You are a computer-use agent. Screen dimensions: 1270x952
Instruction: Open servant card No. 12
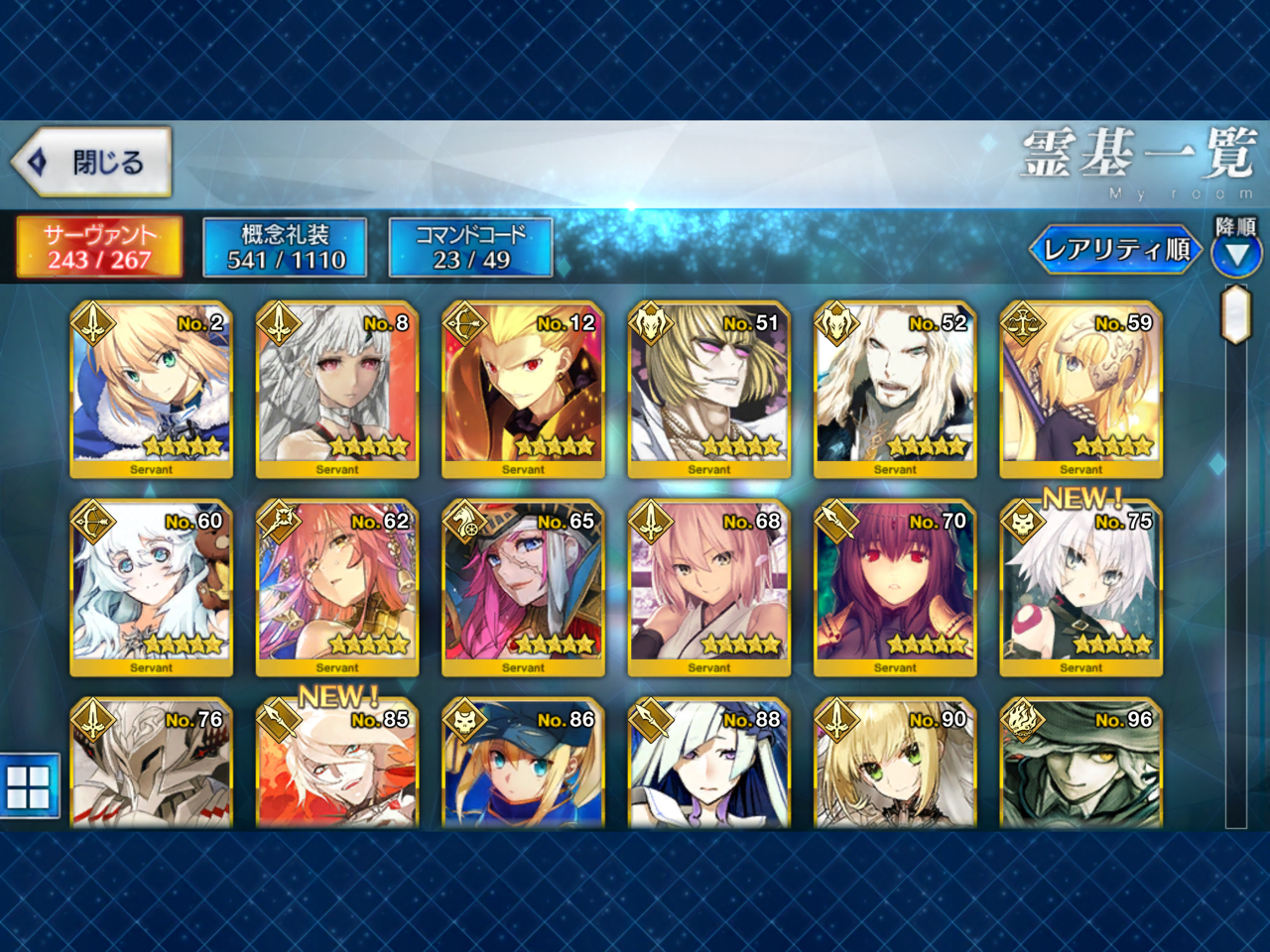click(x=523, y=389)
